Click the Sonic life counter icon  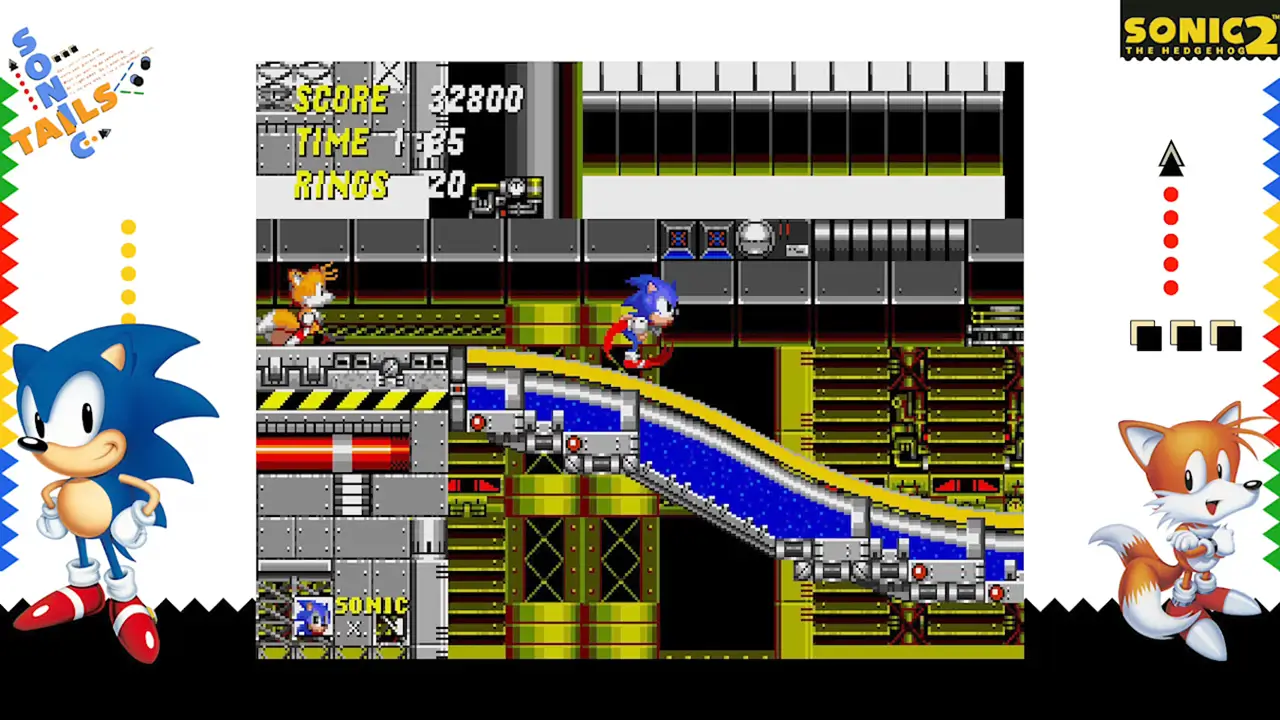[310, 615]
